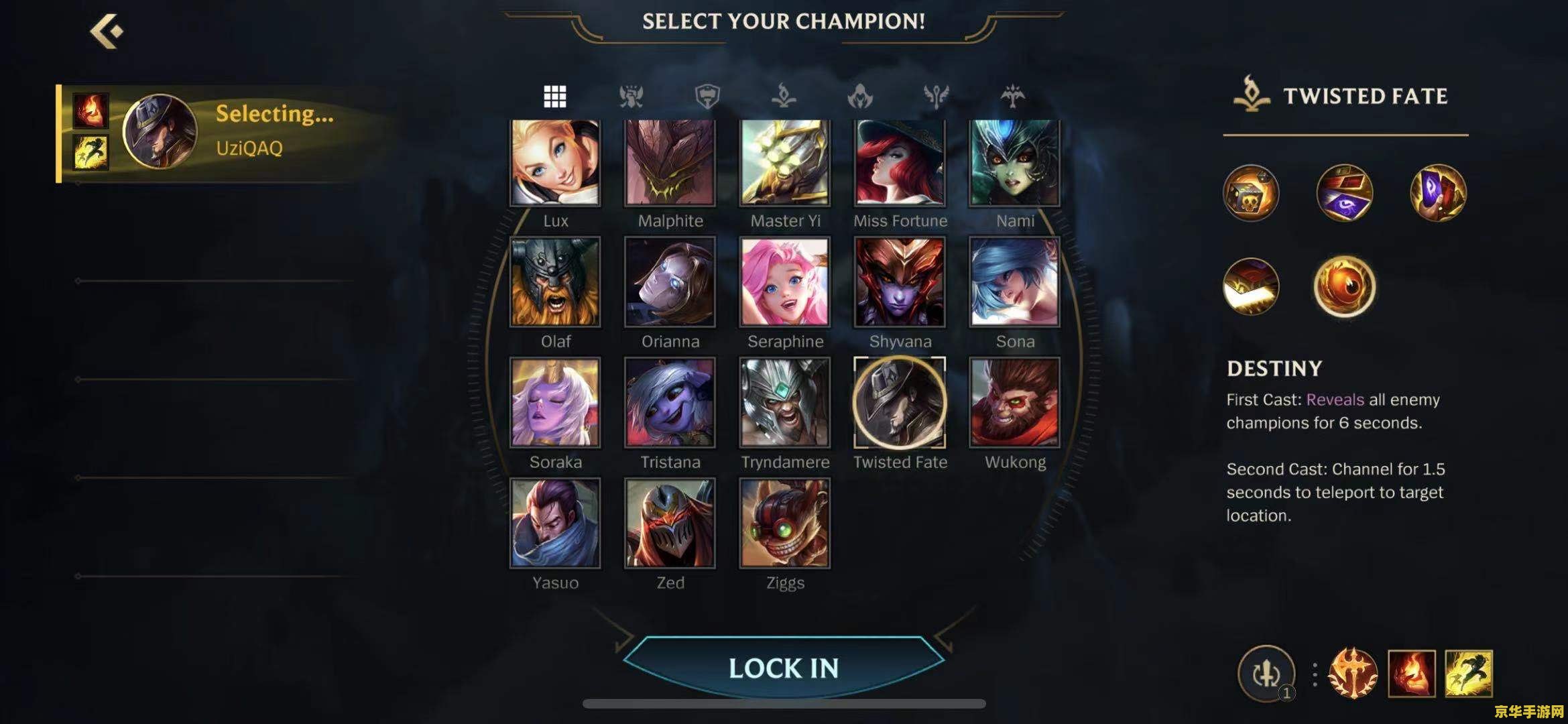Image resolution: width=1568 pixels, height=724 pixels.
Task: Pick Master Yi from the grid
Action: pos(784,163)
